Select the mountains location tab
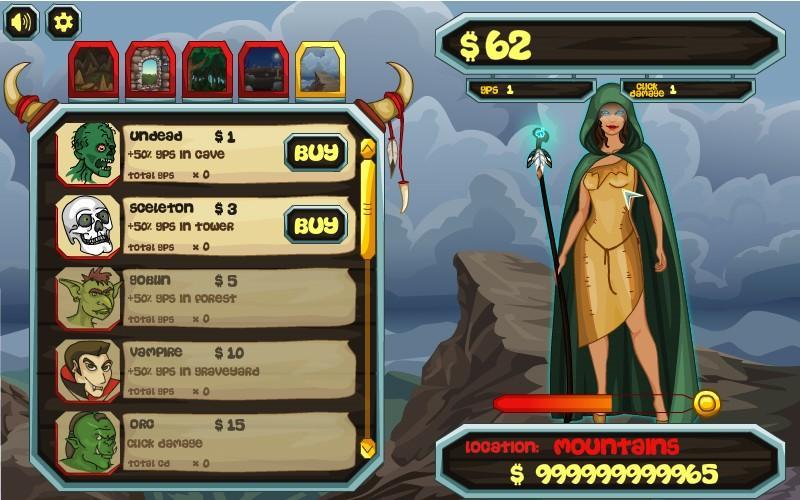The width and height of the screenshot is (800, 500). pos(321,70)
